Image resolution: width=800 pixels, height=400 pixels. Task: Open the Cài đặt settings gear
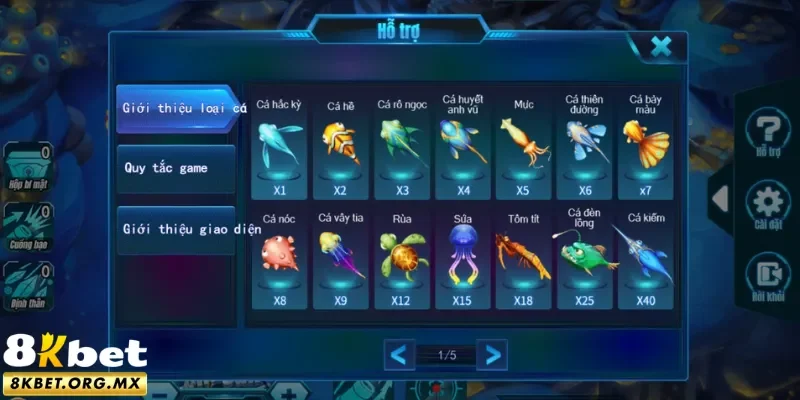(x=767, y=205)
